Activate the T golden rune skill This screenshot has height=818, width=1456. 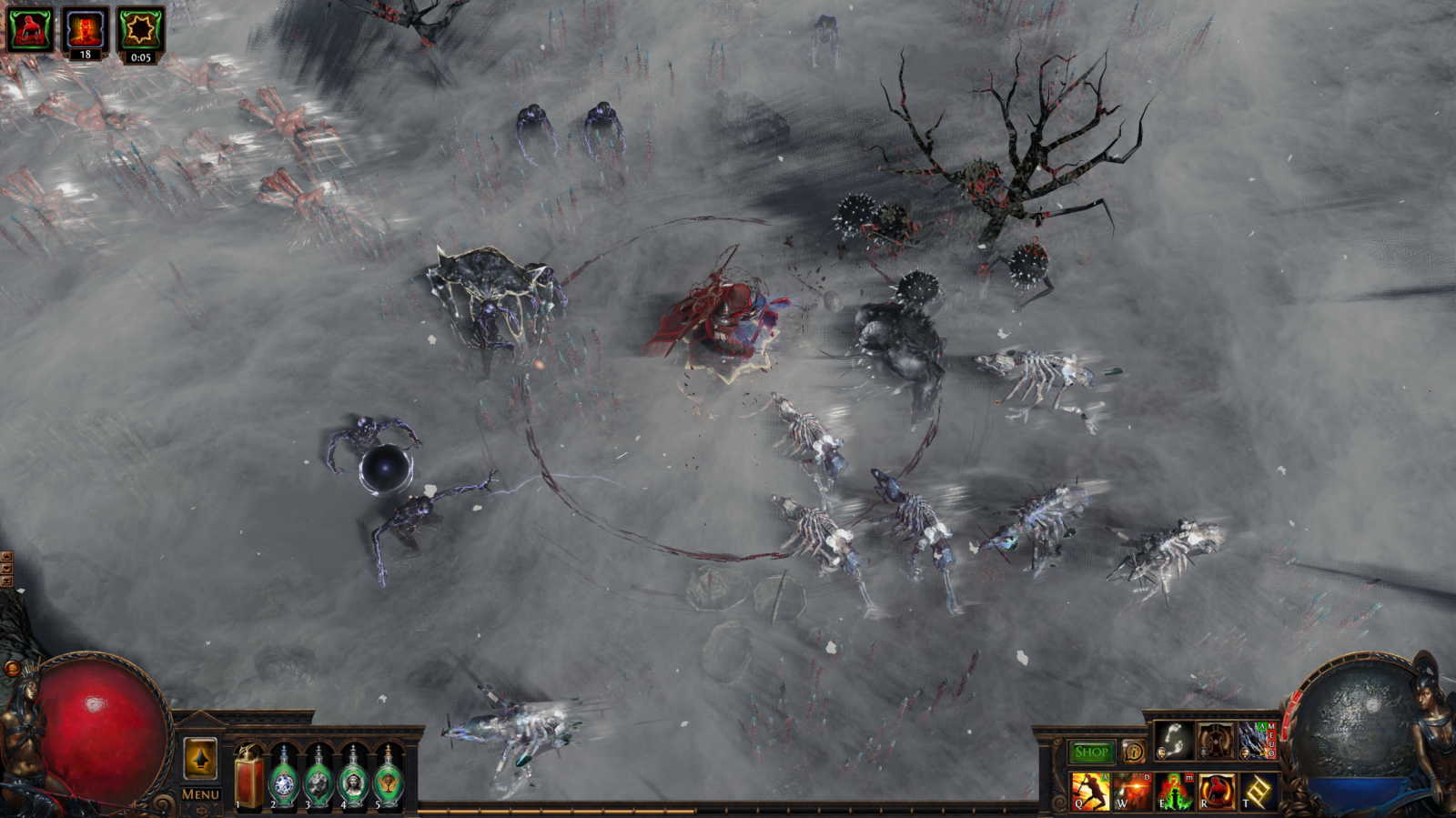click(x=1258, y=791)
